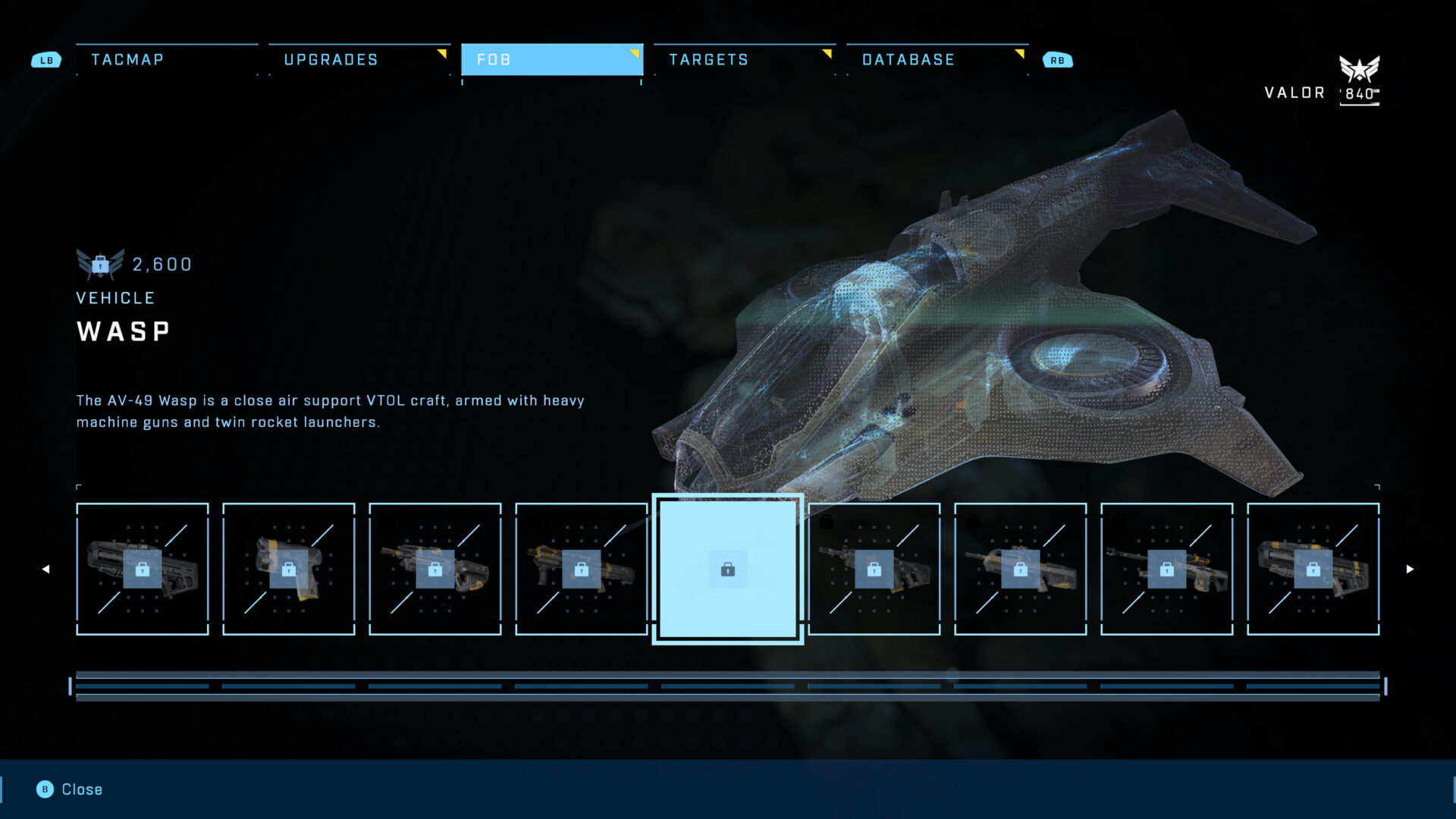
Task: Switch to the TARGETS tab
Action: click(x=708, y=59)
